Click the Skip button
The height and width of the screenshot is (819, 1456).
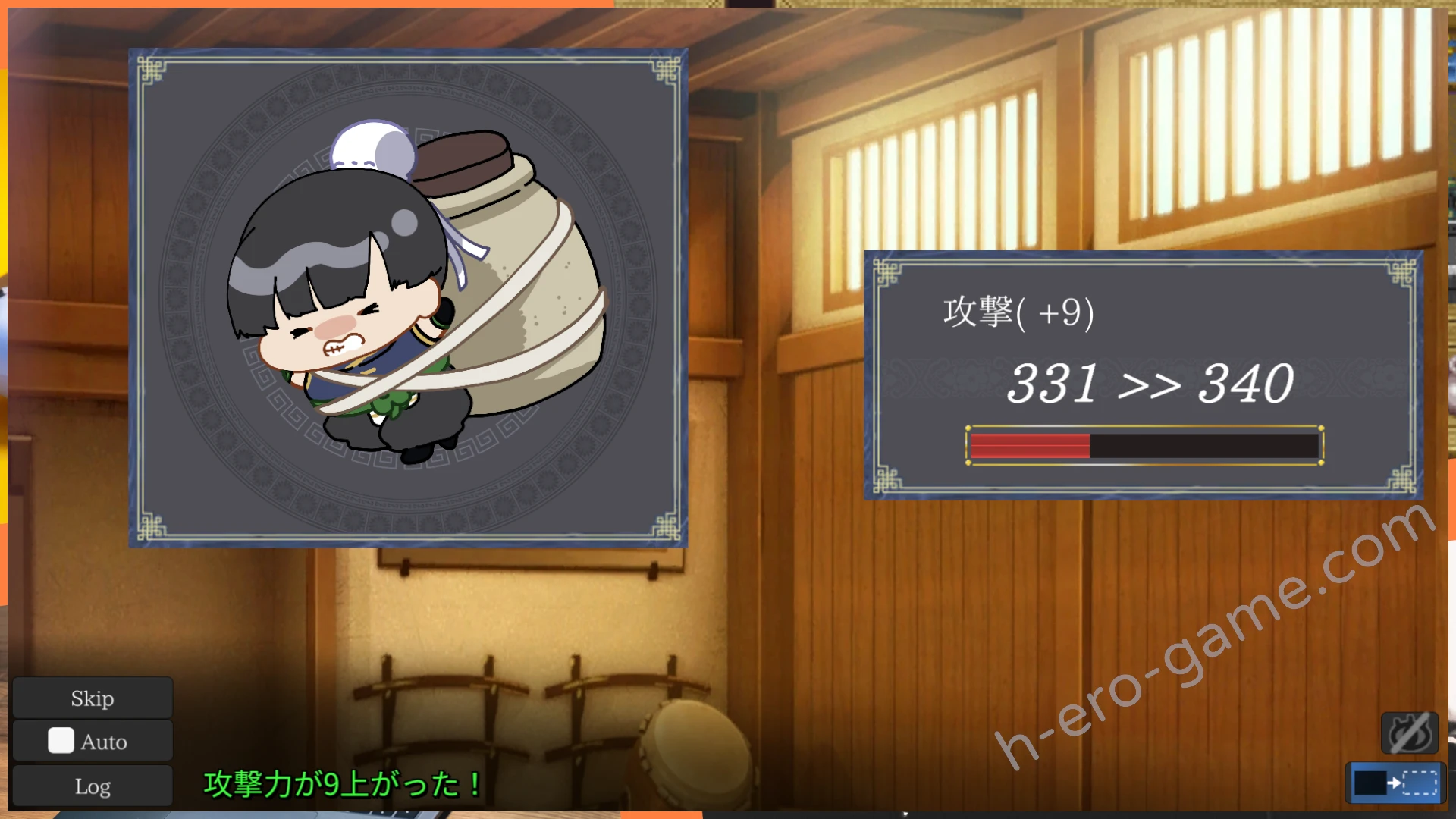(93, 698)
